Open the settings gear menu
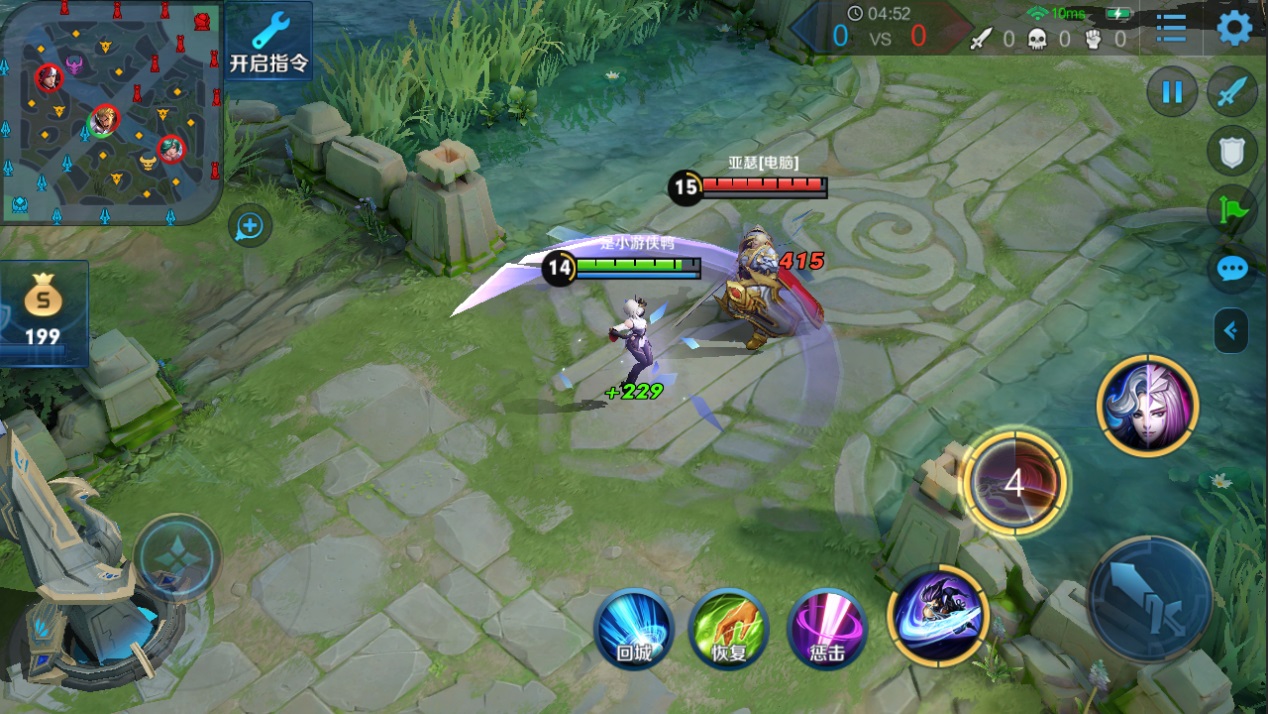This screenshot has height=714, width=1268. coord(1234,28)
